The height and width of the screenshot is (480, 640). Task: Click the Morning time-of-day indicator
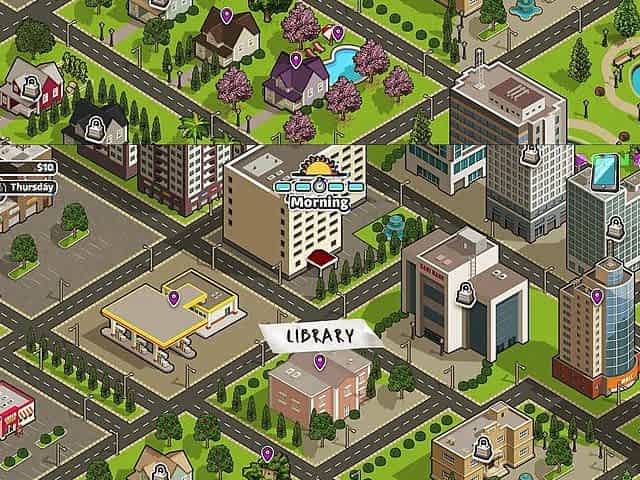coord(318,188)
